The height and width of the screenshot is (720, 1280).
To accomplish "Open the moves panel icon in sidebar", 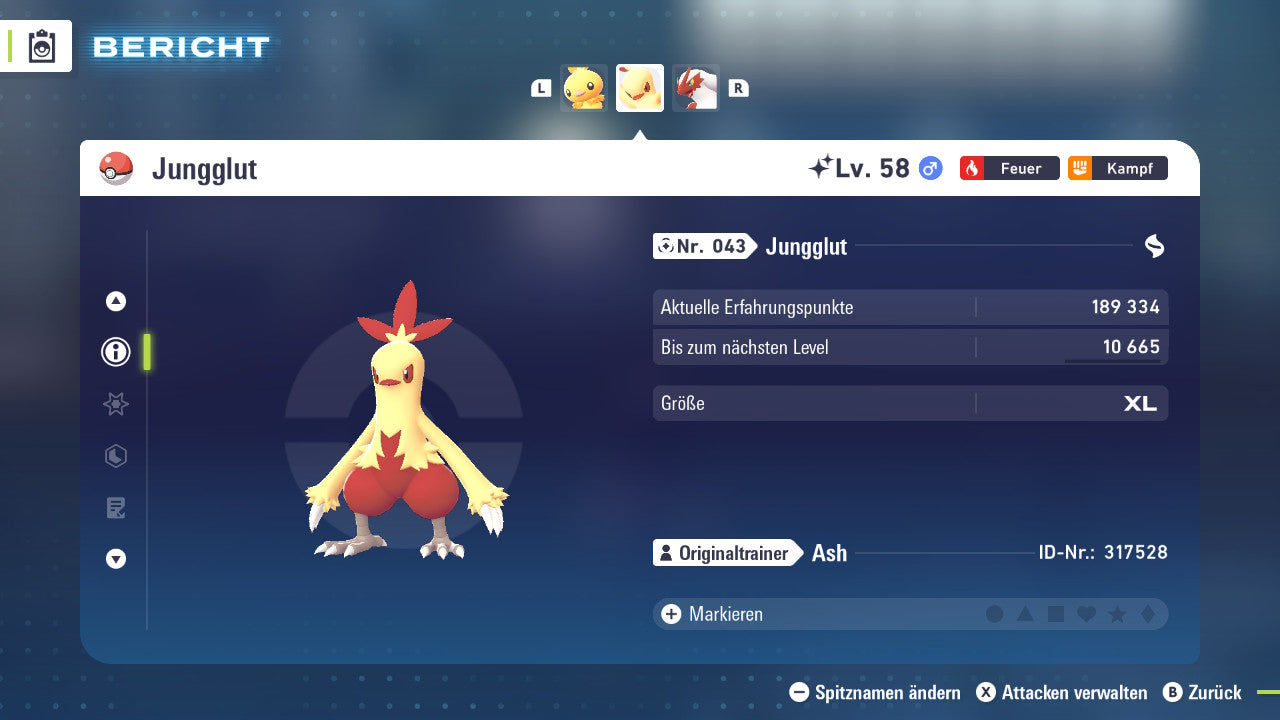I will pyautogui.click(x=115, y=456).
